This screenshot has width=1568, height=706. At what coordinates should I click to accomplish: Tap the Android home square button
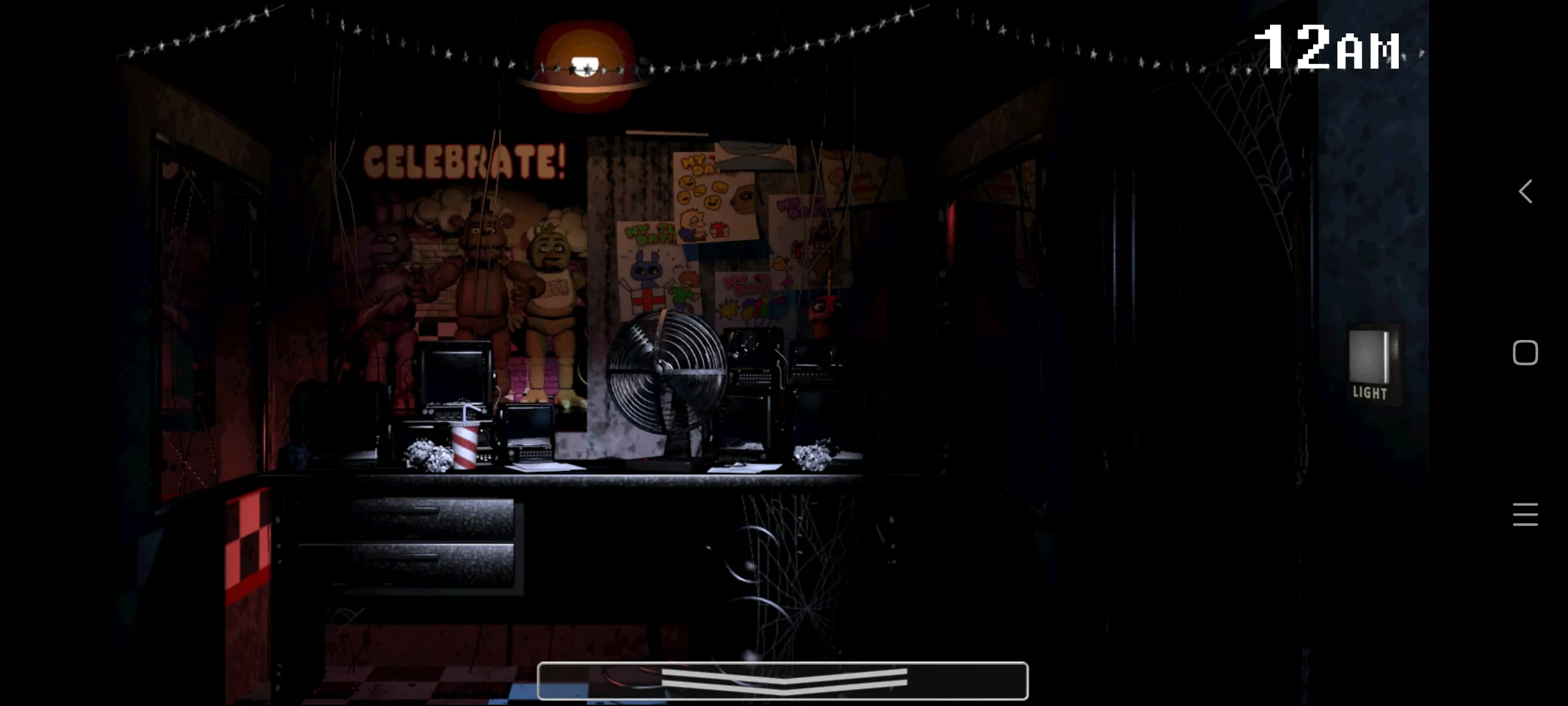(x=1526, y=353)
